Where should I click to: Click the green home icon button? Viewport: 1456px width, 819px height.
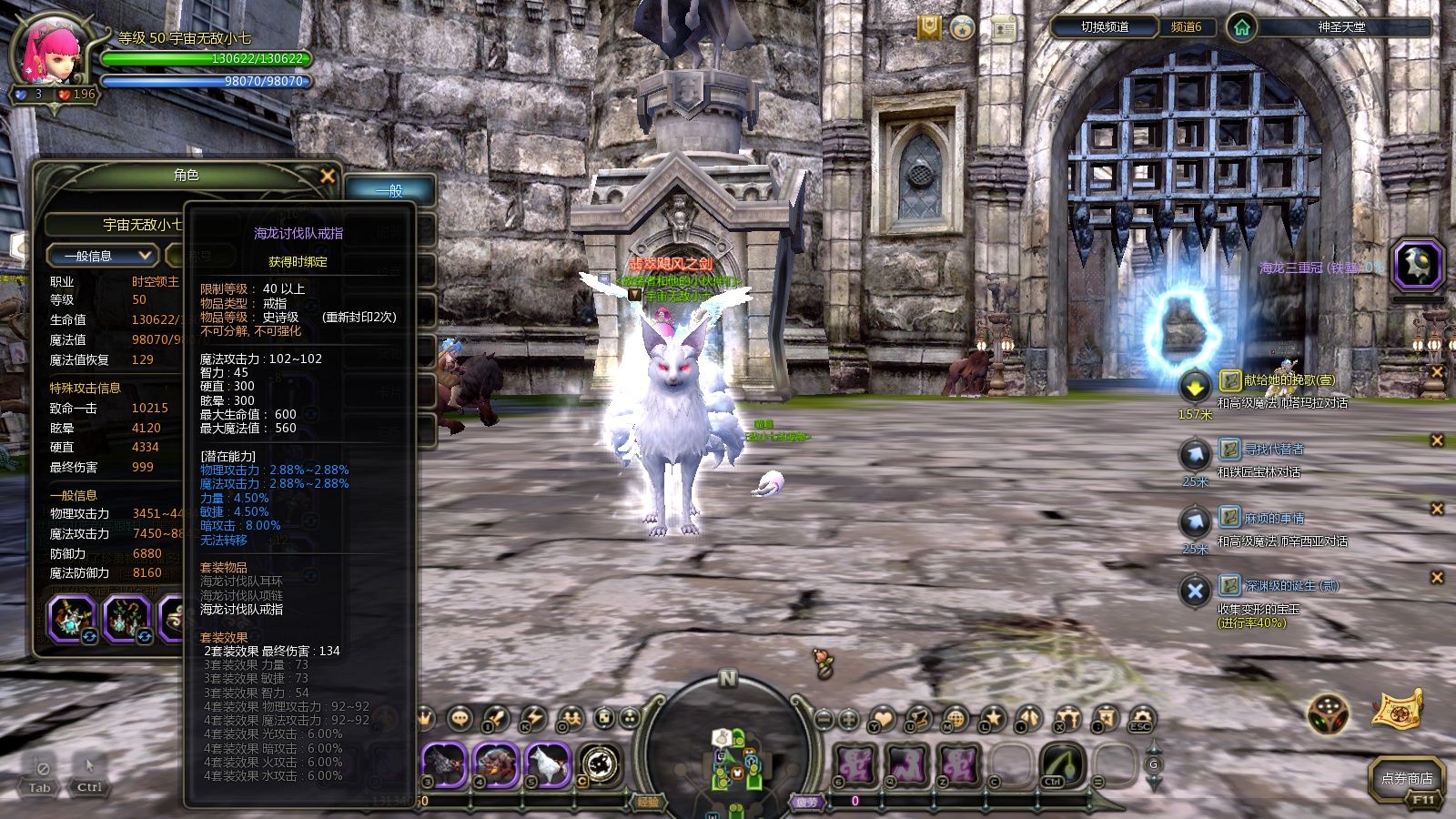click(1241, 27)
